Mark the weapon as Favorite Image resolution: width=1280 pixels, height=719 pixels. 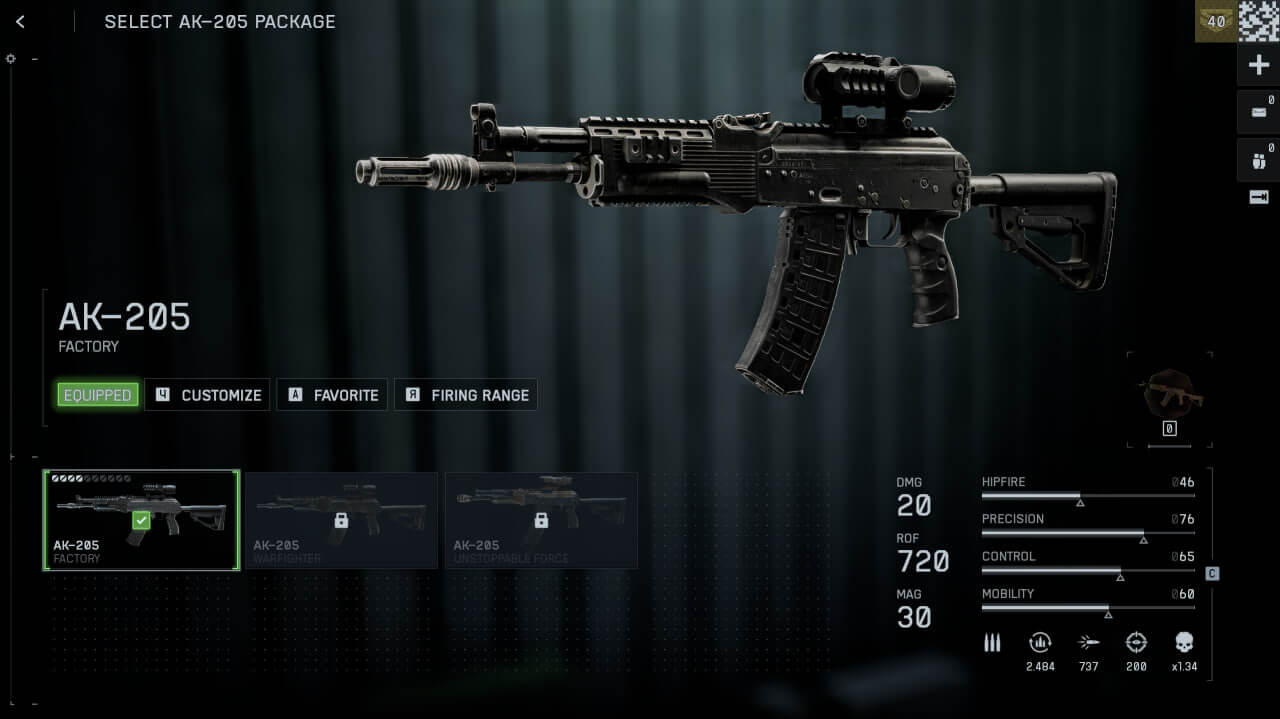point(333,395)
